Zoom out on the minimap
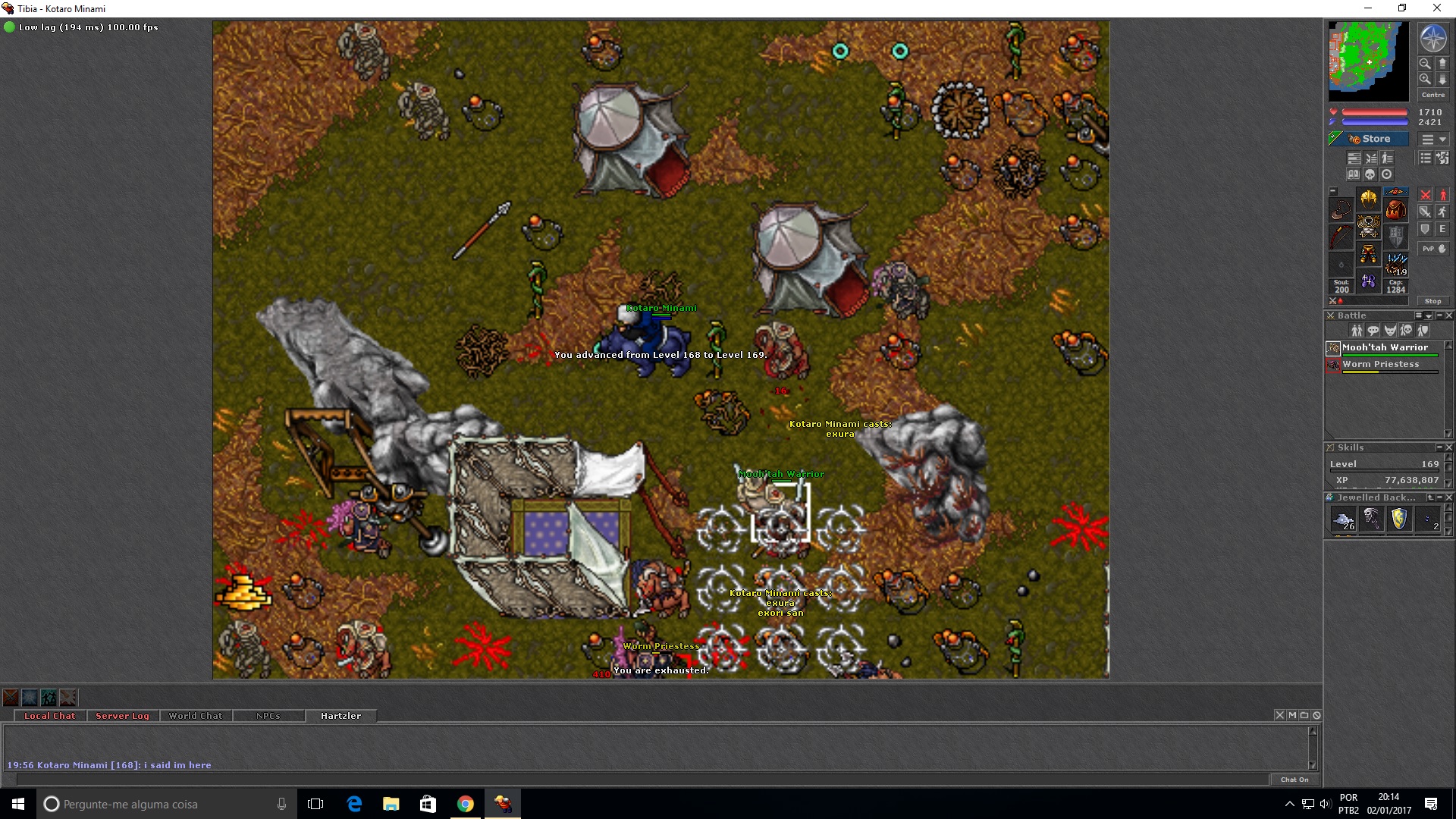Image resolution: width=1456 pixels, height=819 pixels. 1425,79
